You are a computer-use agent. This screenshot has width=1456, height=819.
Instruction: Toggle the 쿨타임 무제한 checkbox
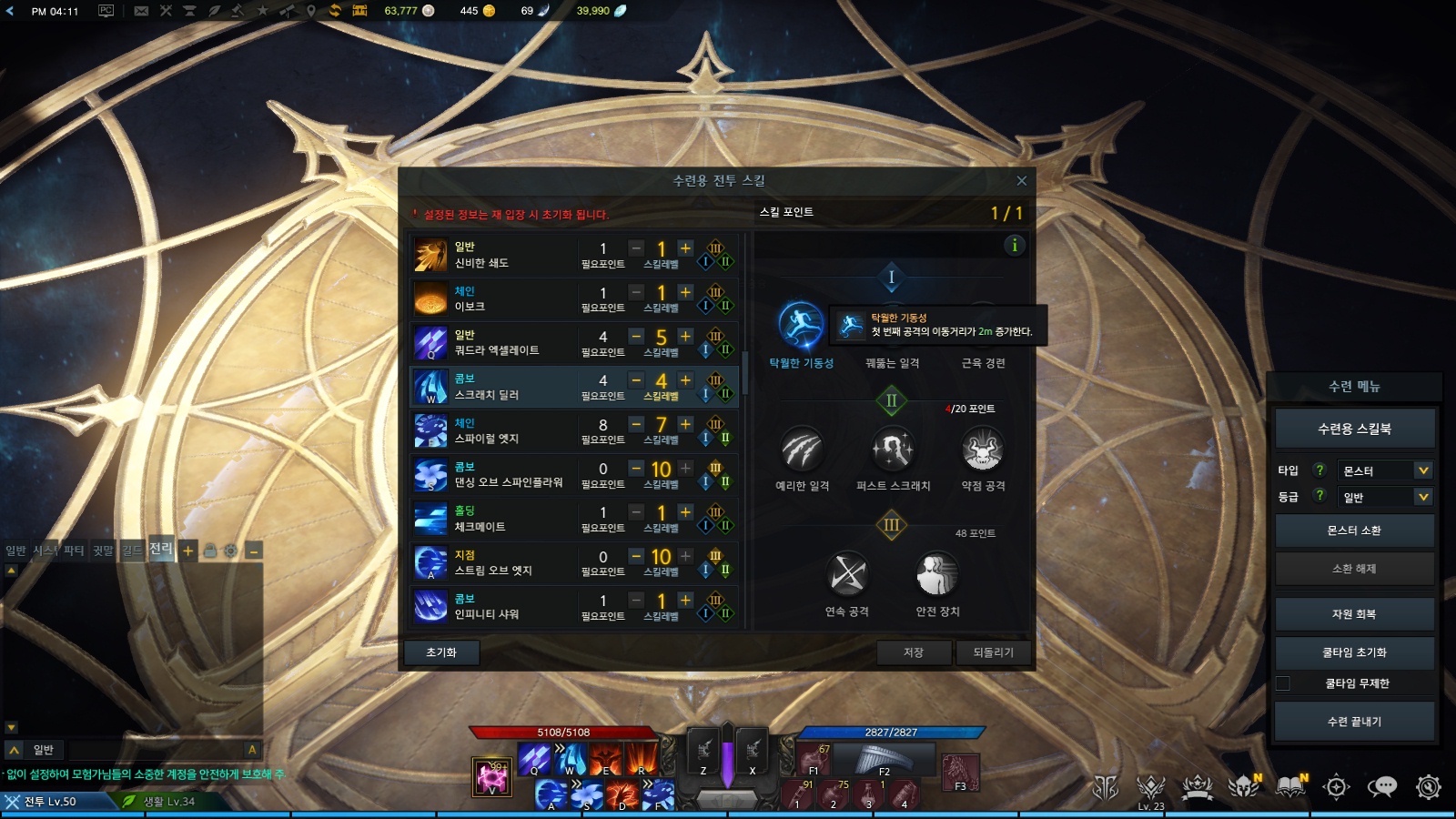pos(1283,683)
